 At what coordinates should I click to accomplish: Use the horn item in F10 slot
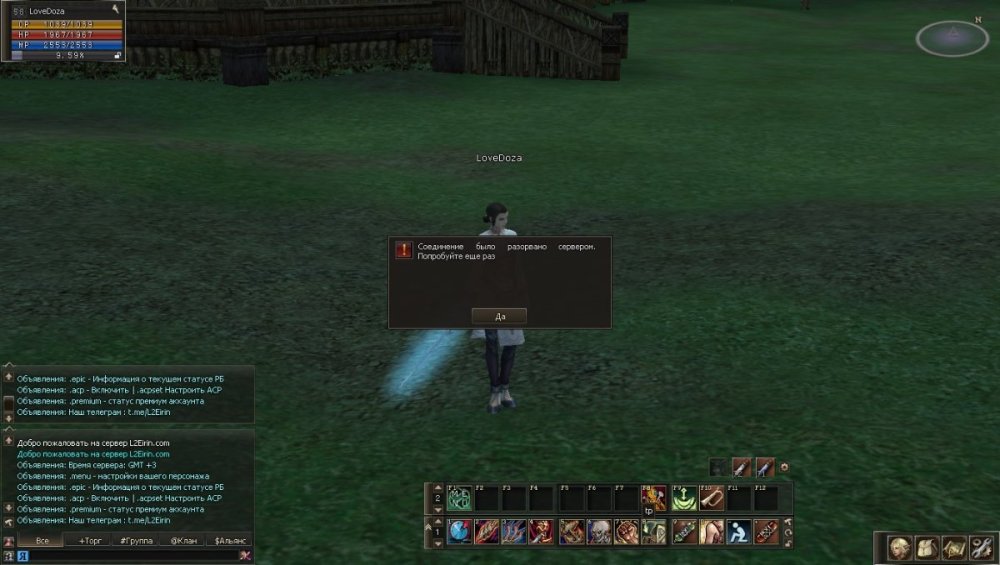click(x=711, y=498)
